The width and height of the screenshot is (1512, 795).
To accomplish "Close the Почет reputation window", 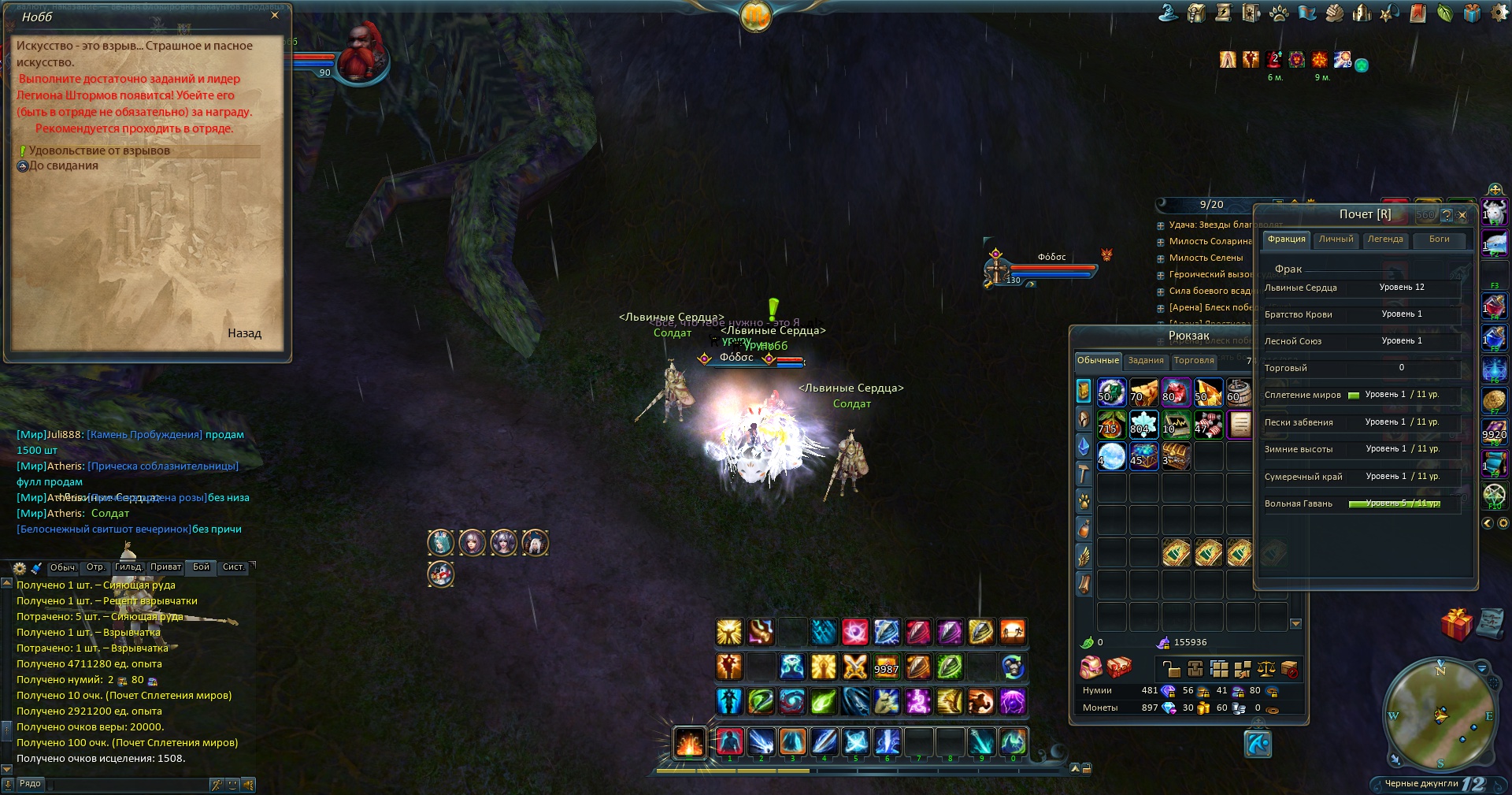I will (1462, 214).
